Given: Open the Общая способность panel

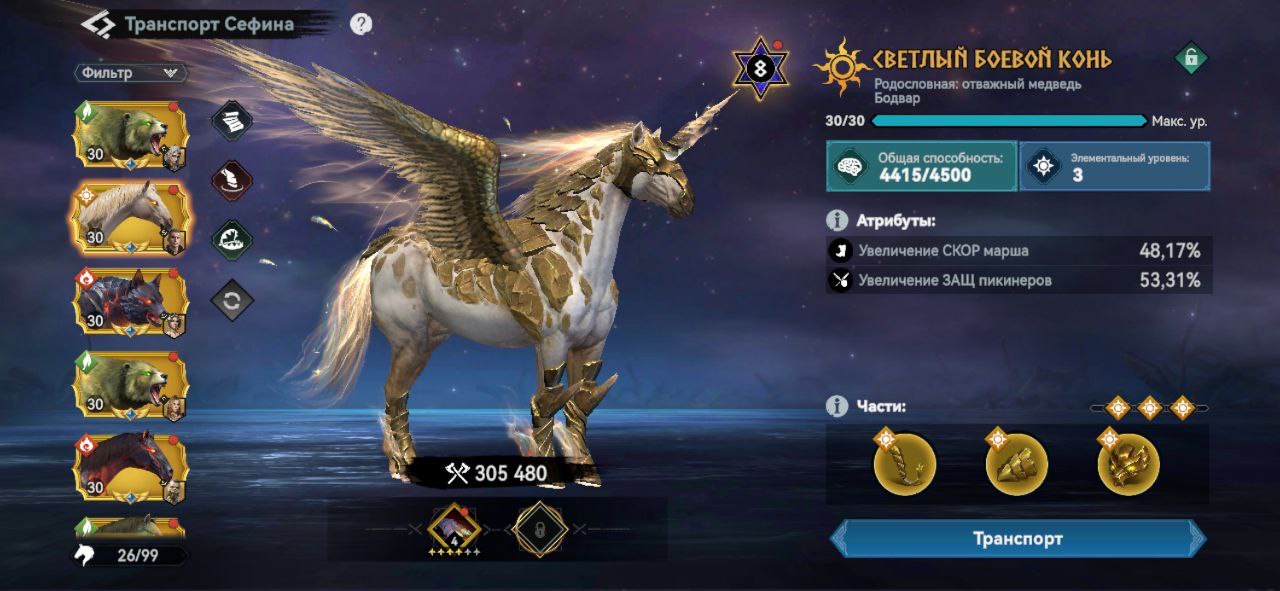Looking at the screenshot, I should point(921,166).
